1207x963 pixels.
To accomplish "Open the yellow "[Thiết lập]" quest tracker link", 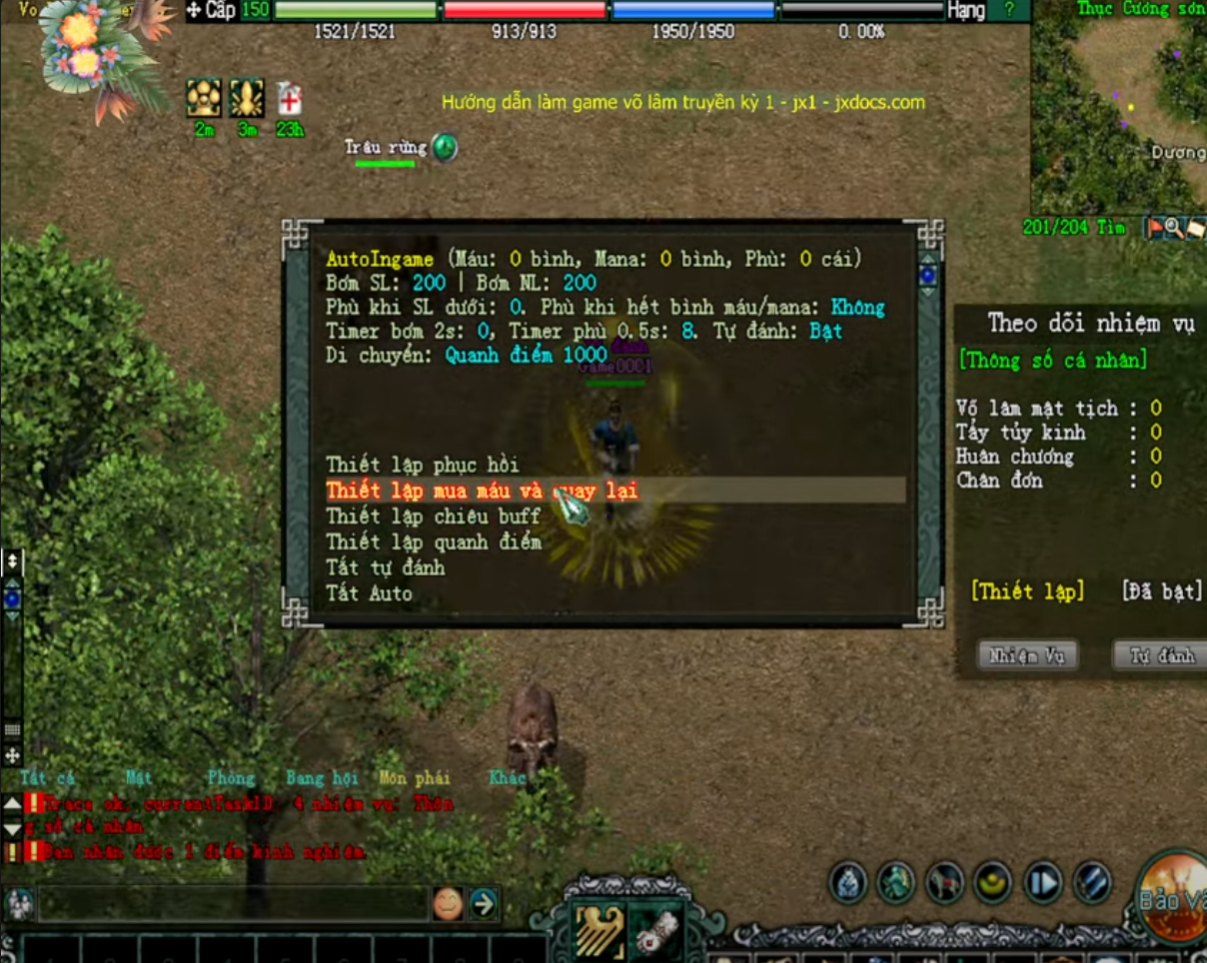I will [1027, 591].
